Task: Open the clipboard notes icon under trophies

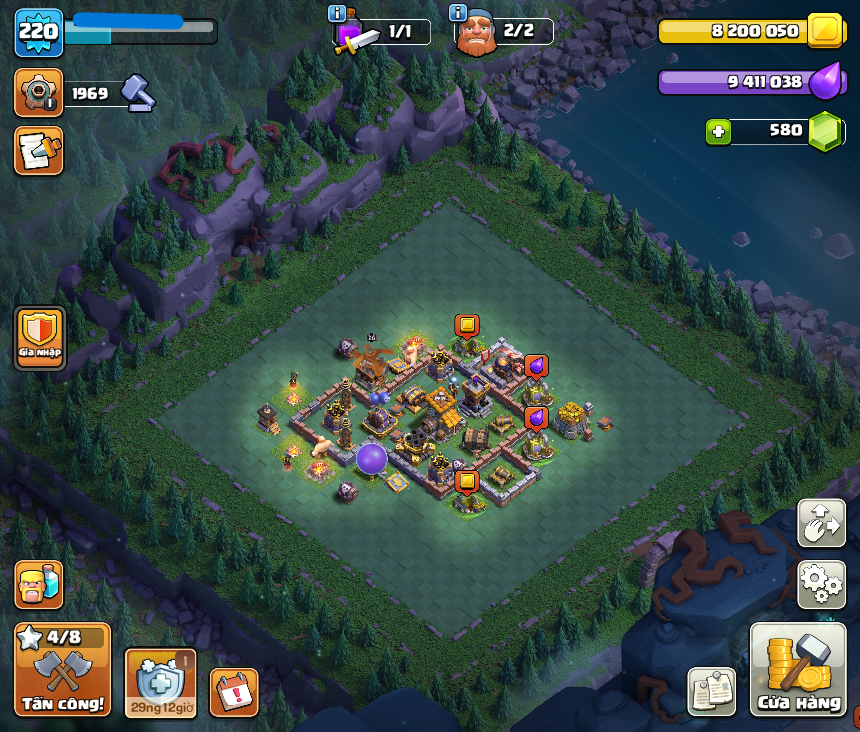Action: click(x=39, y=150)
